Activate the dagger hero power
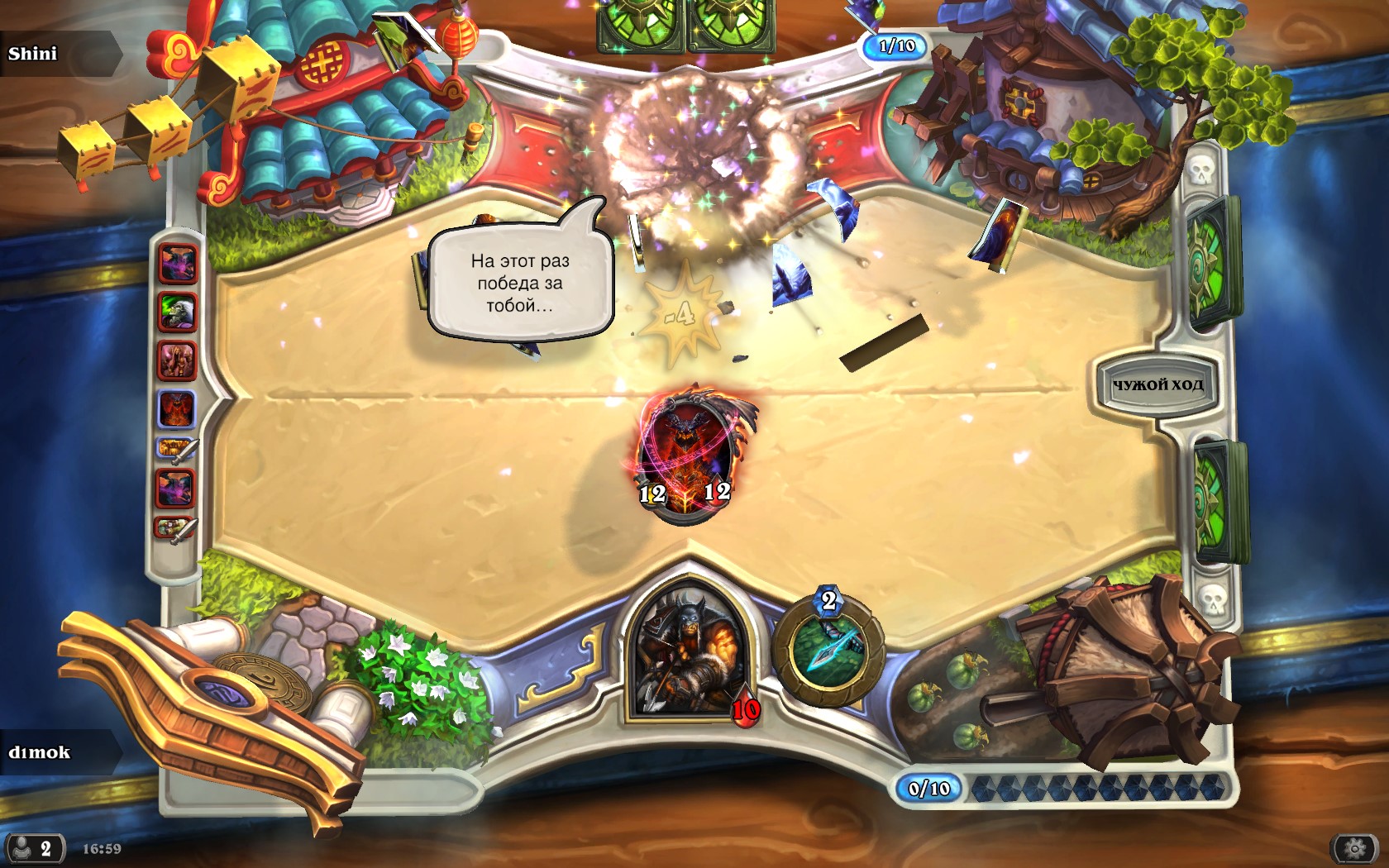1389x868 pixels. 828,650
